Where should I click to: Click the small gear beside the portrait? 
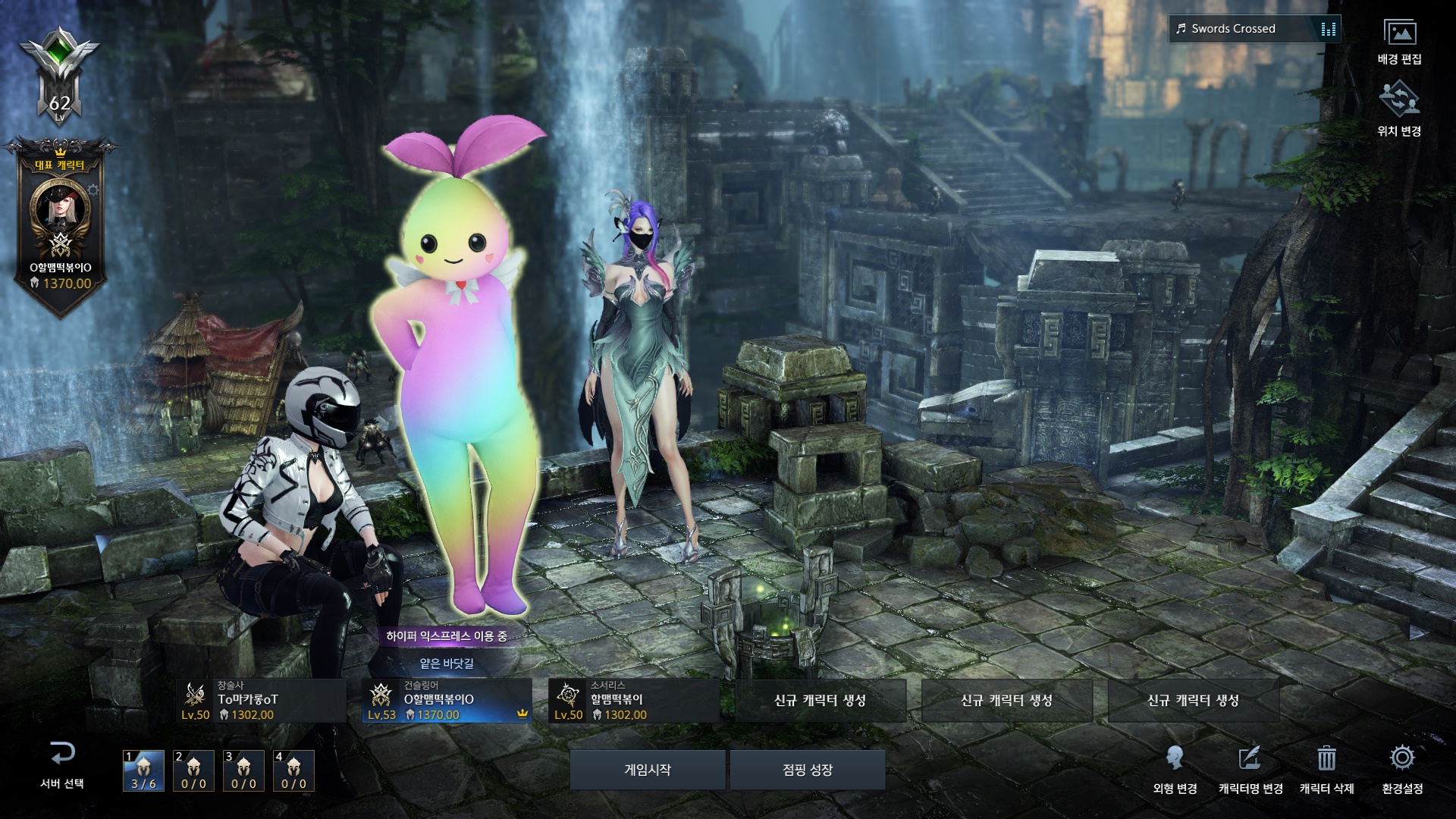click(x=93, y=190)
